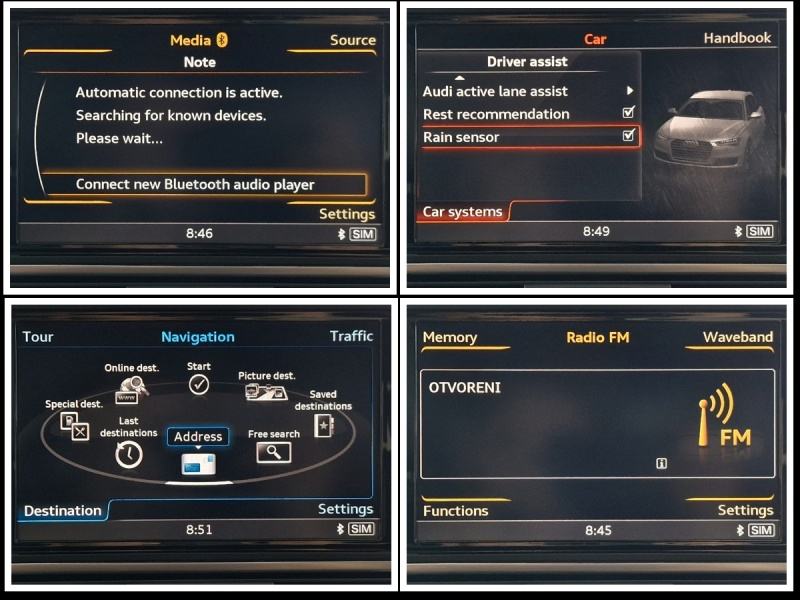Open the Audi active lane assist submenu
Image resolution: width=800 pixels, height=600 pixels.
coord(629,91)
